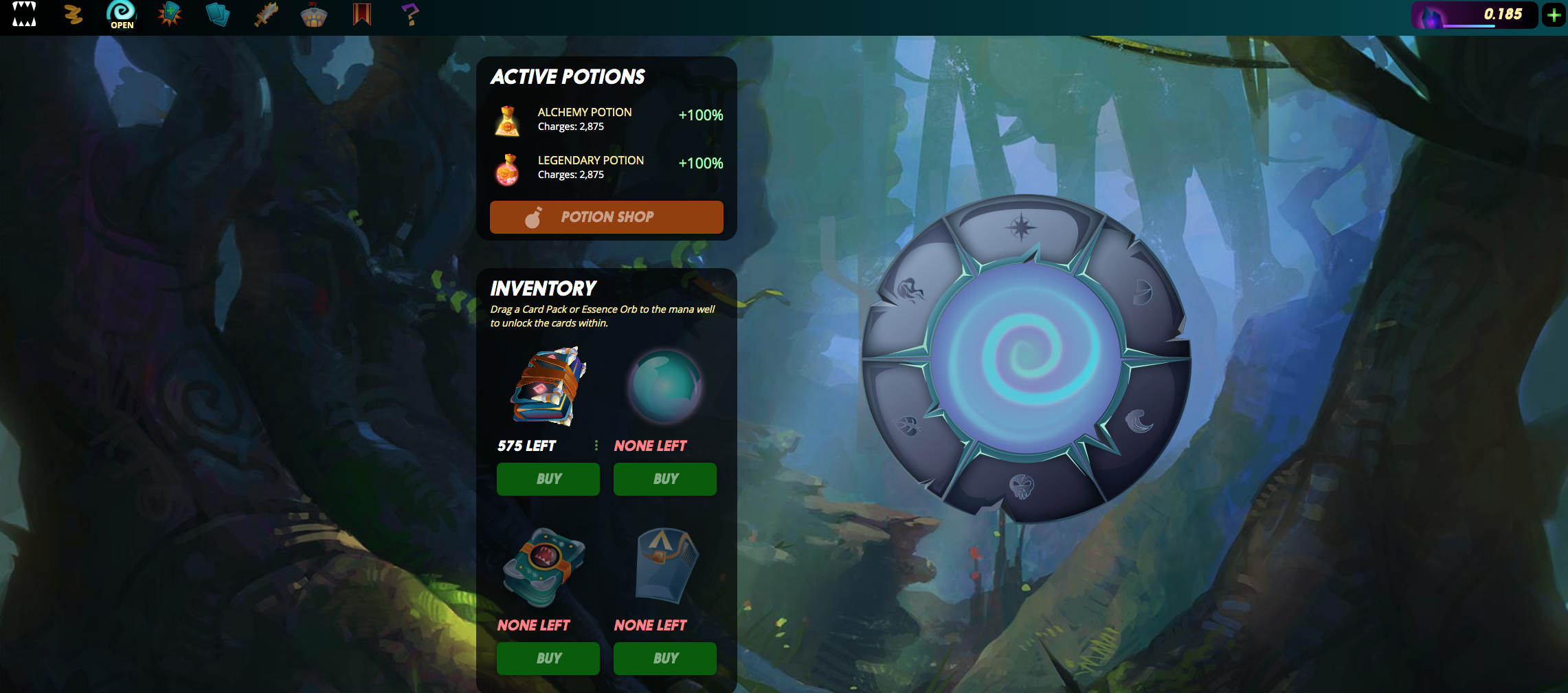The width and height of the screenshot is (1568, 693).
Task: Buy packs with 575 left
Action: (x=548, y=478)
